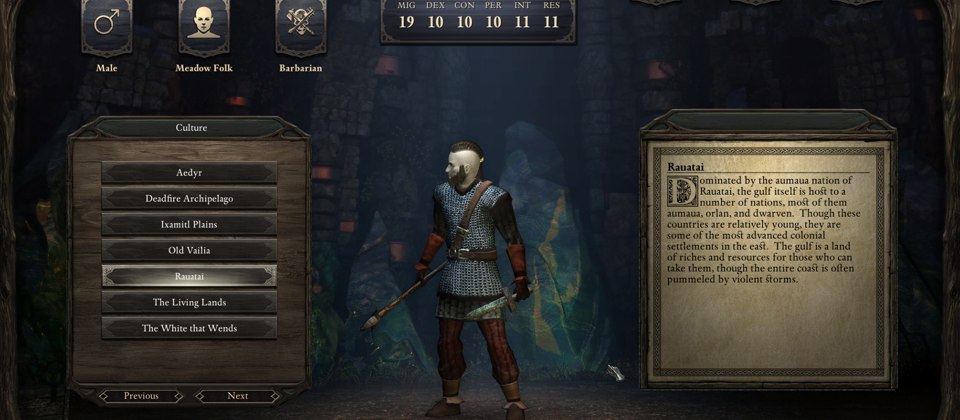Pick the Ixamitl Plains culture
This screenshot has height=420, width=960.
[189, 224]
